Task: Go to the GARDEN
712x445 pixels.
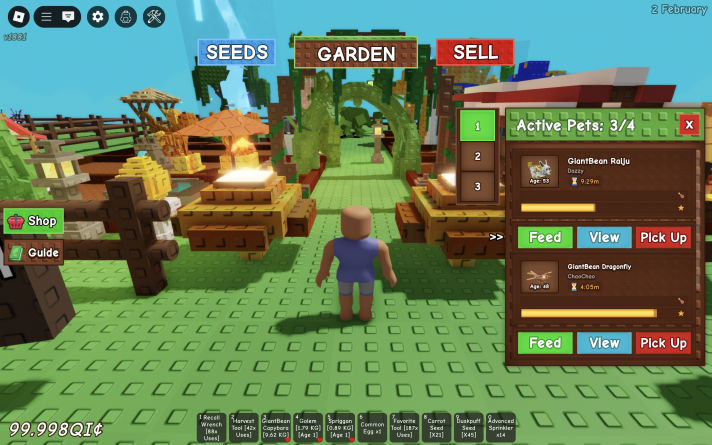Action: point(357,54)
